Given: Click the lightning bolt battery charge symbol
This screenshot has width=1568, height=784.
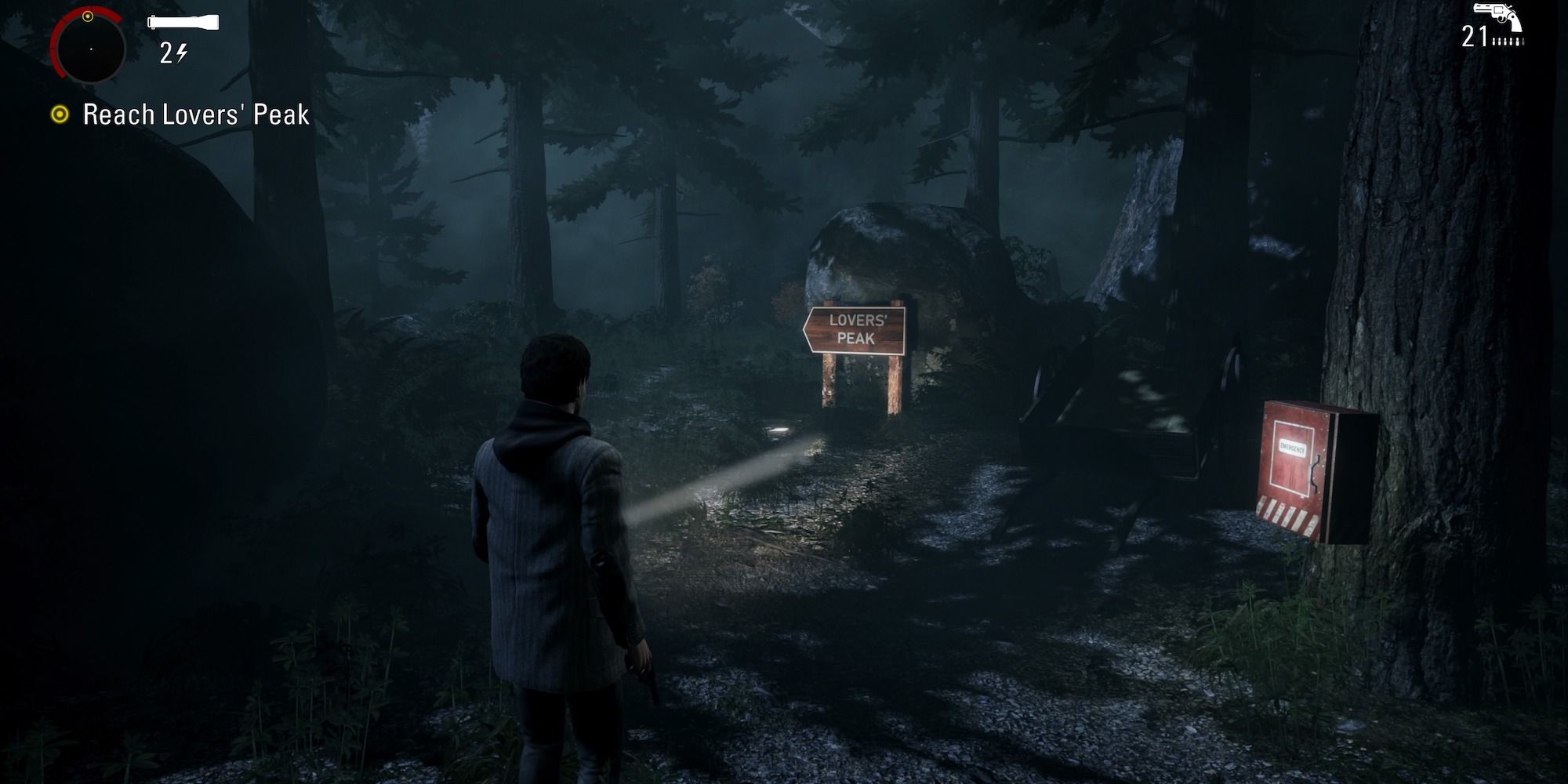Looking at the screenshot, I should pyautogui.click(x=182, y=53).
